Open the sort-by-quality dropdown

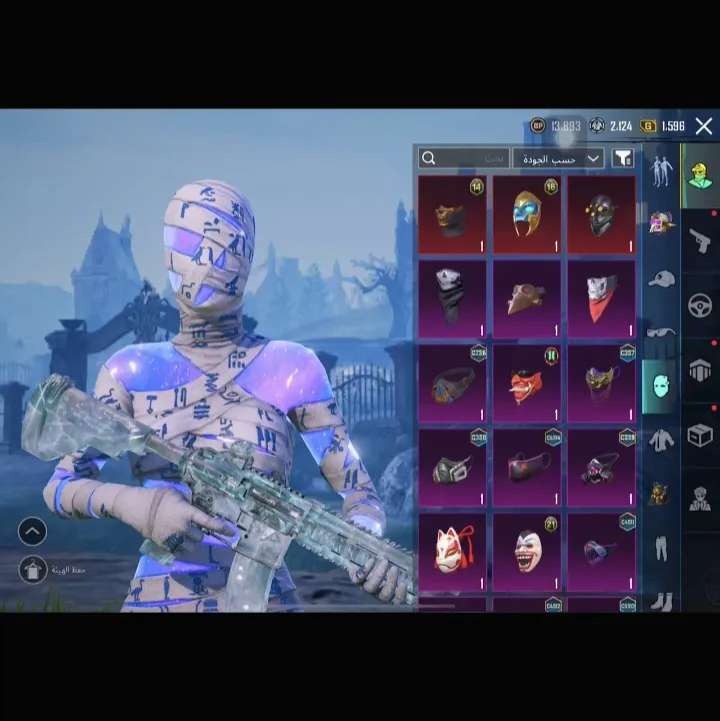click(x=558, y=158)
